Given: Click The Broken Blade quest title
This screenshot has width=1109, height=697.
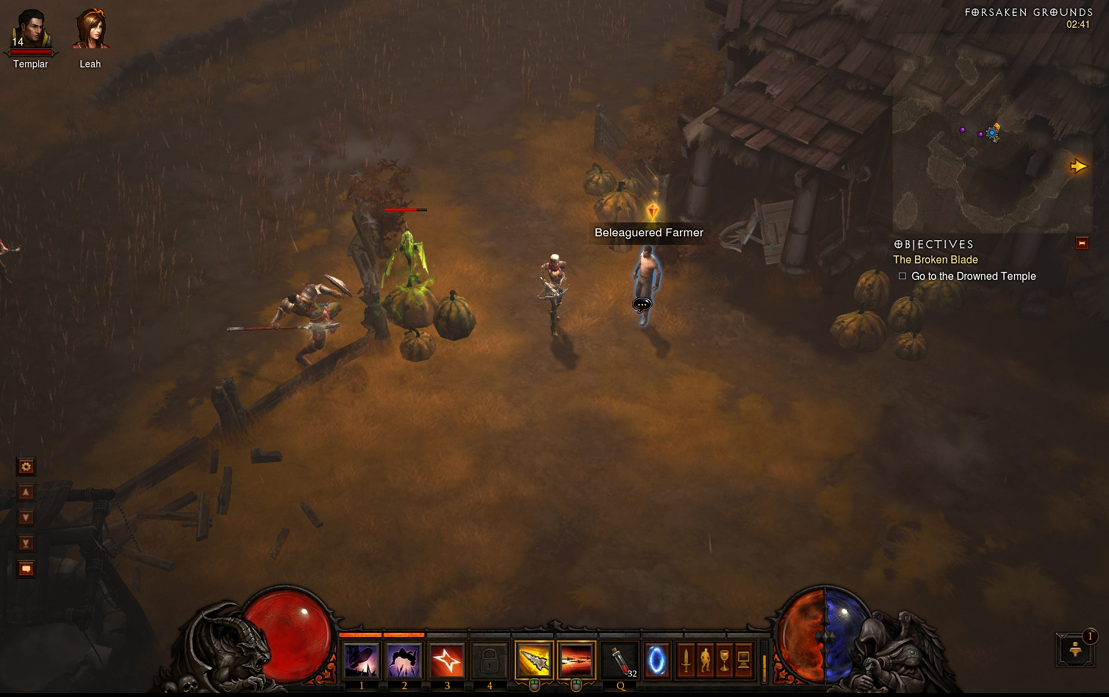Looking at the screenshot, I should tap(935, 260).
